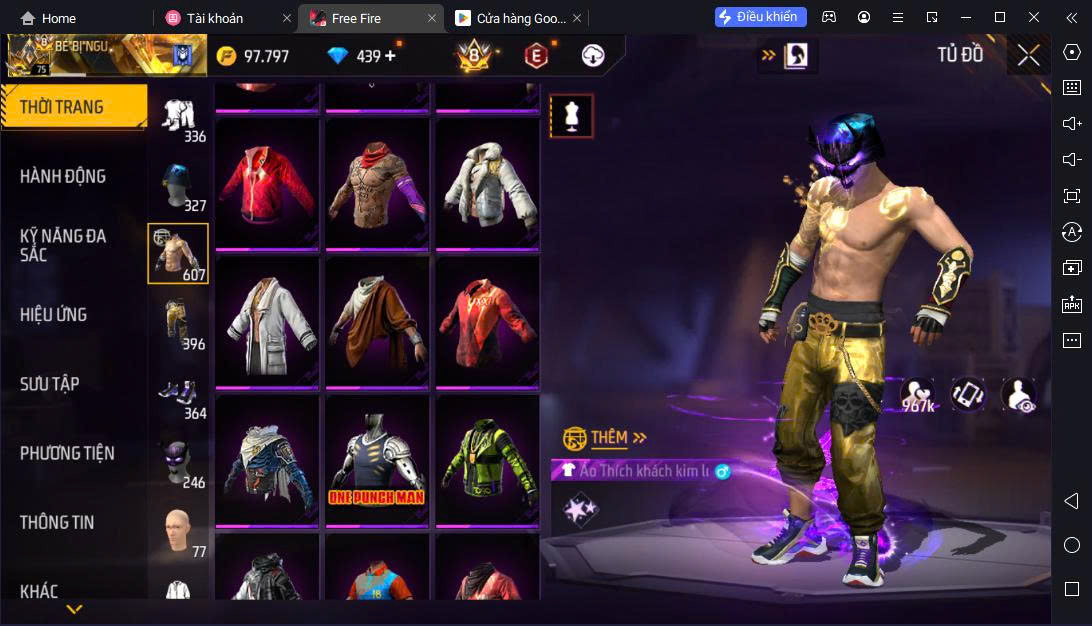Pick the white fur-collar jacket
The height and width of the screenshot is (626, 1092).
487,183
